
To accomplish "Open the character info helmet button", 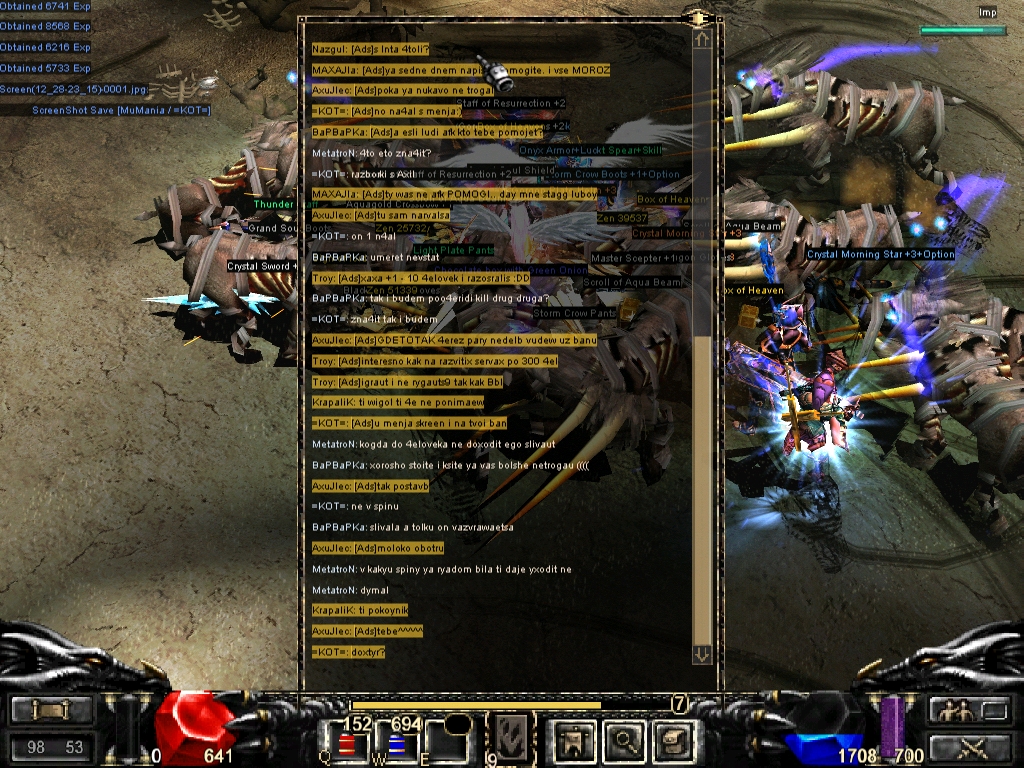I will (574, 740).
